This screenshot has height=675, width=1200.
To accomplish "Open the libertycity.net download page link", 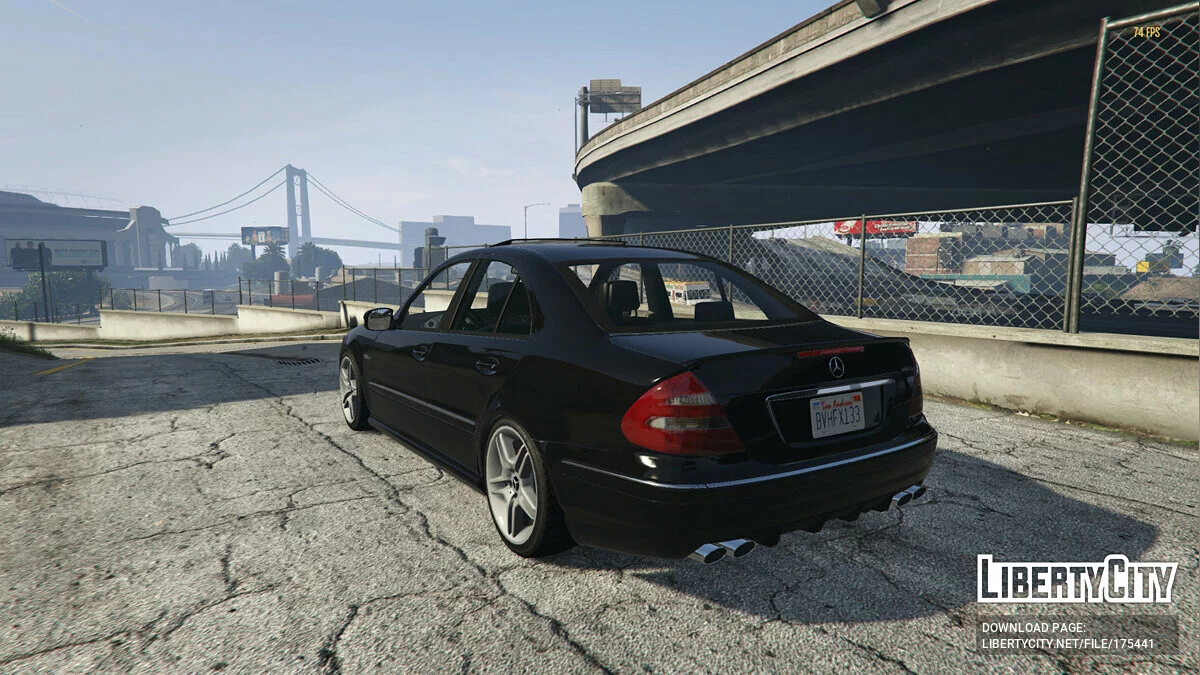I will (1067, 644).
